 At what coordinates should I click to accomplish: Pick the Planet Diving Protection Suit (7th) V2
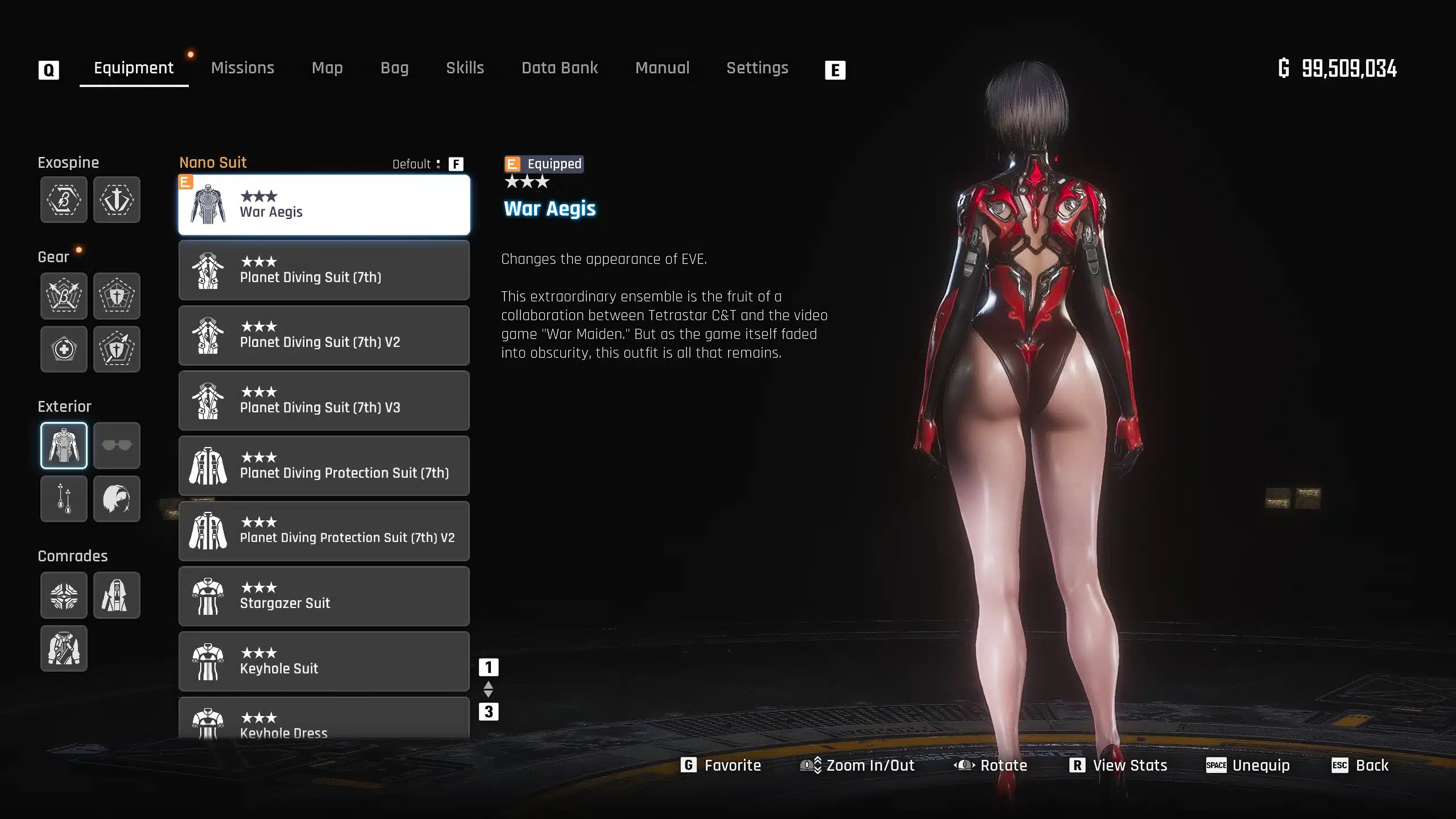point(324,531)
